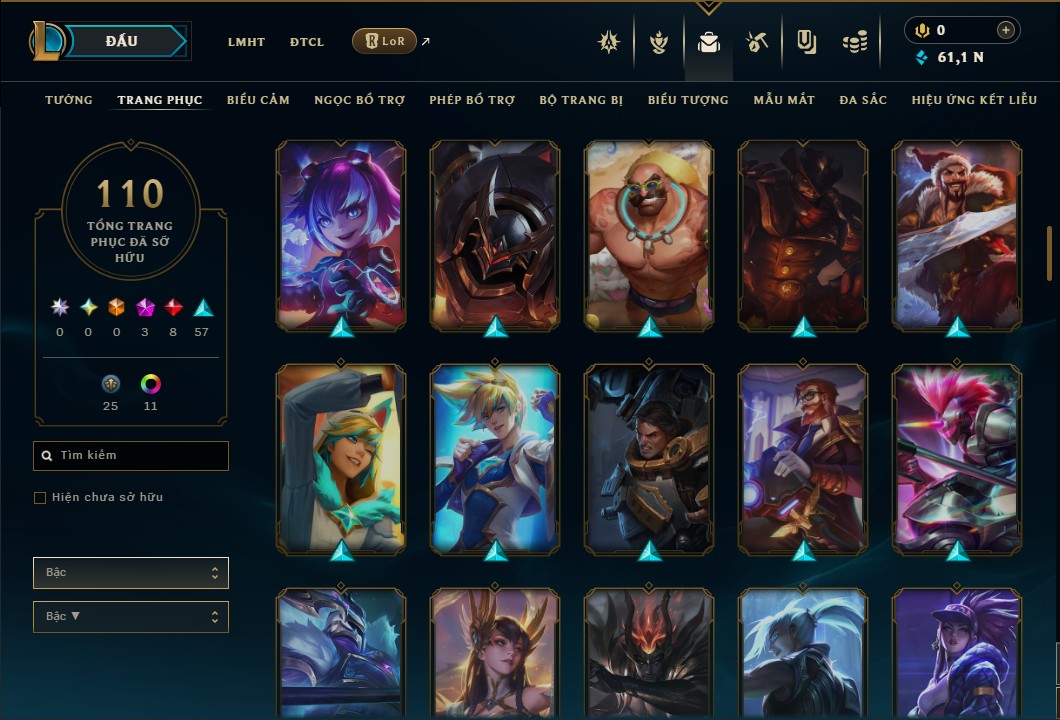Select the purple-haired Annie skin card

341,235
